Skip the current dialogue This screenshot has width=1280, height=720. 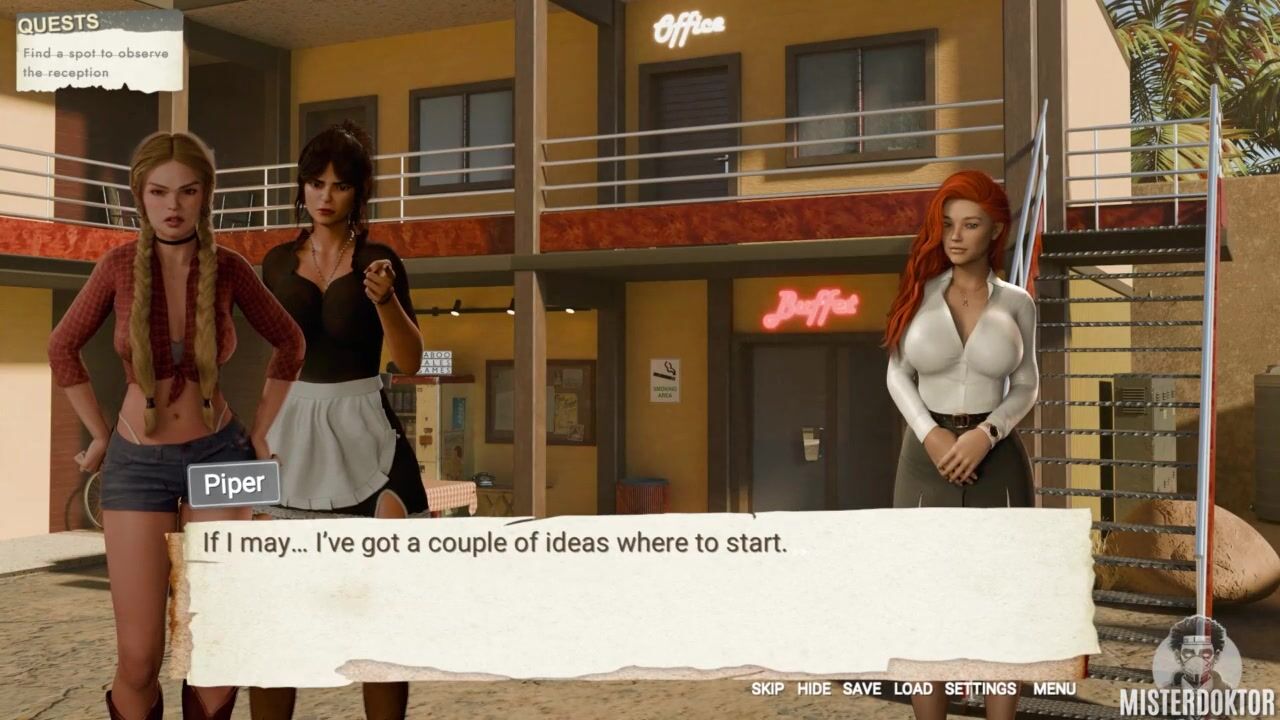(767, 689)
